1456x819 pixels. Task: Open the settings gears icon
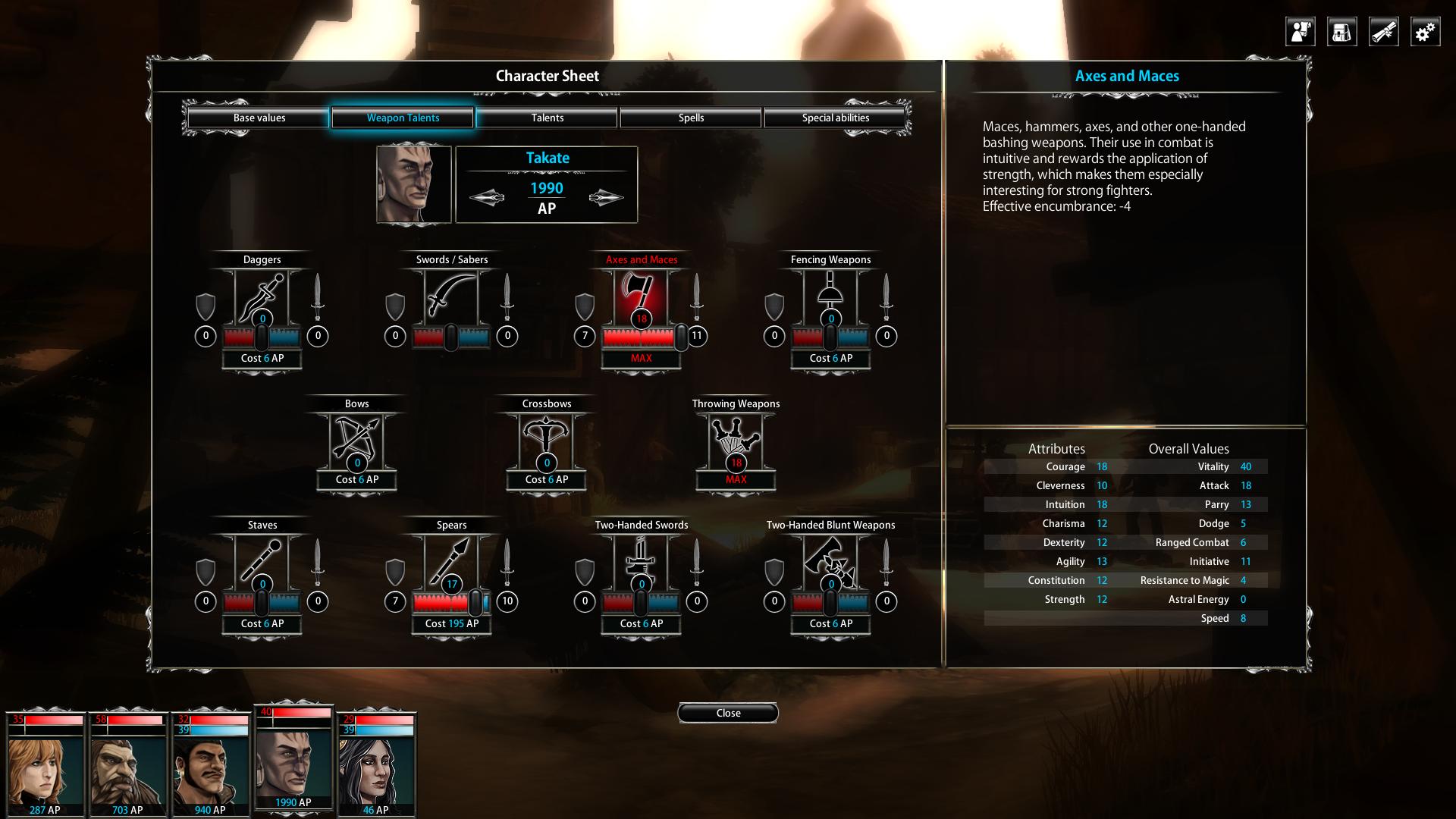click(1424, 31)
